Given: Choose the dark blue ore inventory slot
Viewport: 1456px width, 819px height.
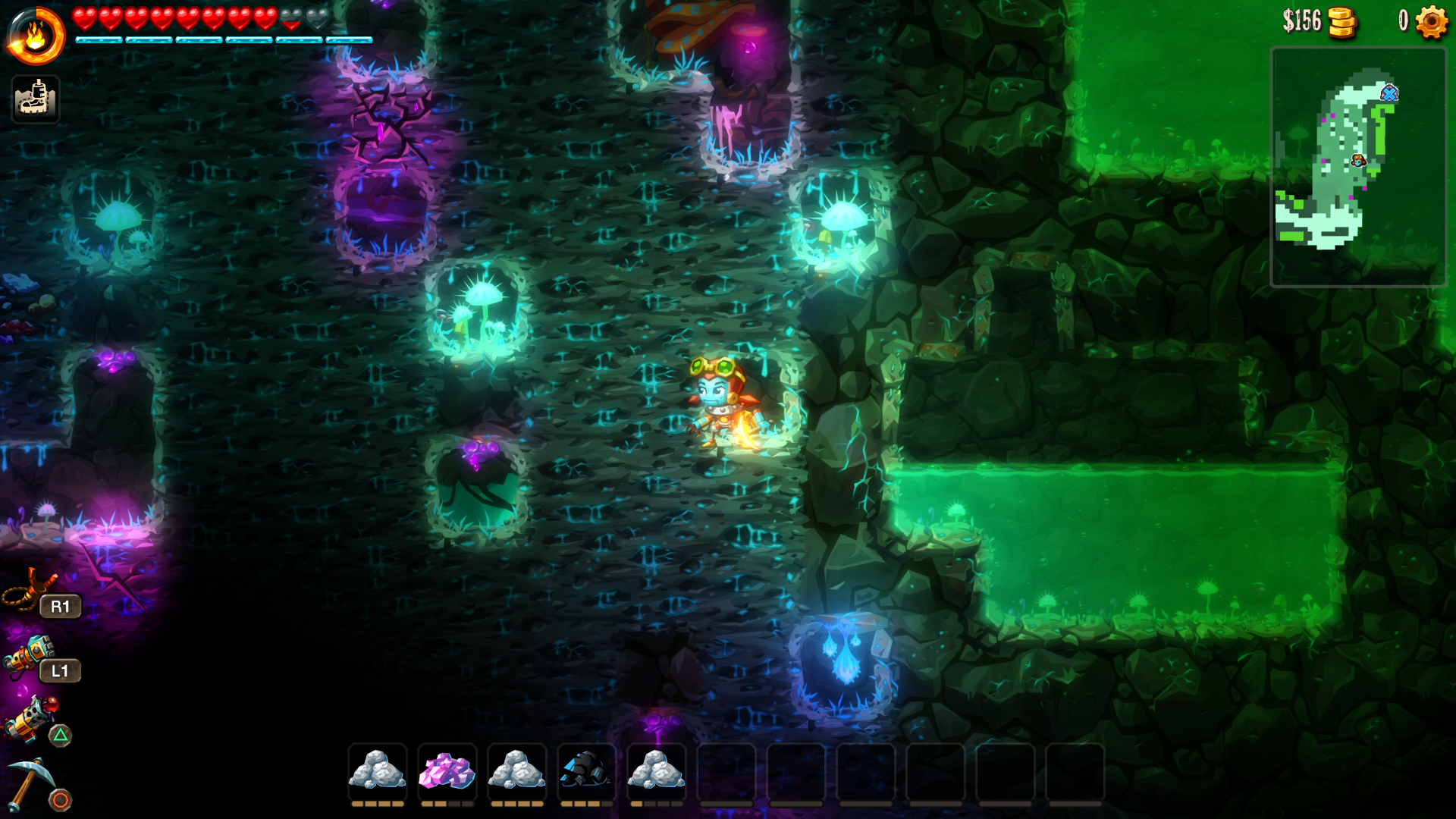Looking at the screenshot, I should tap(586, 771).
